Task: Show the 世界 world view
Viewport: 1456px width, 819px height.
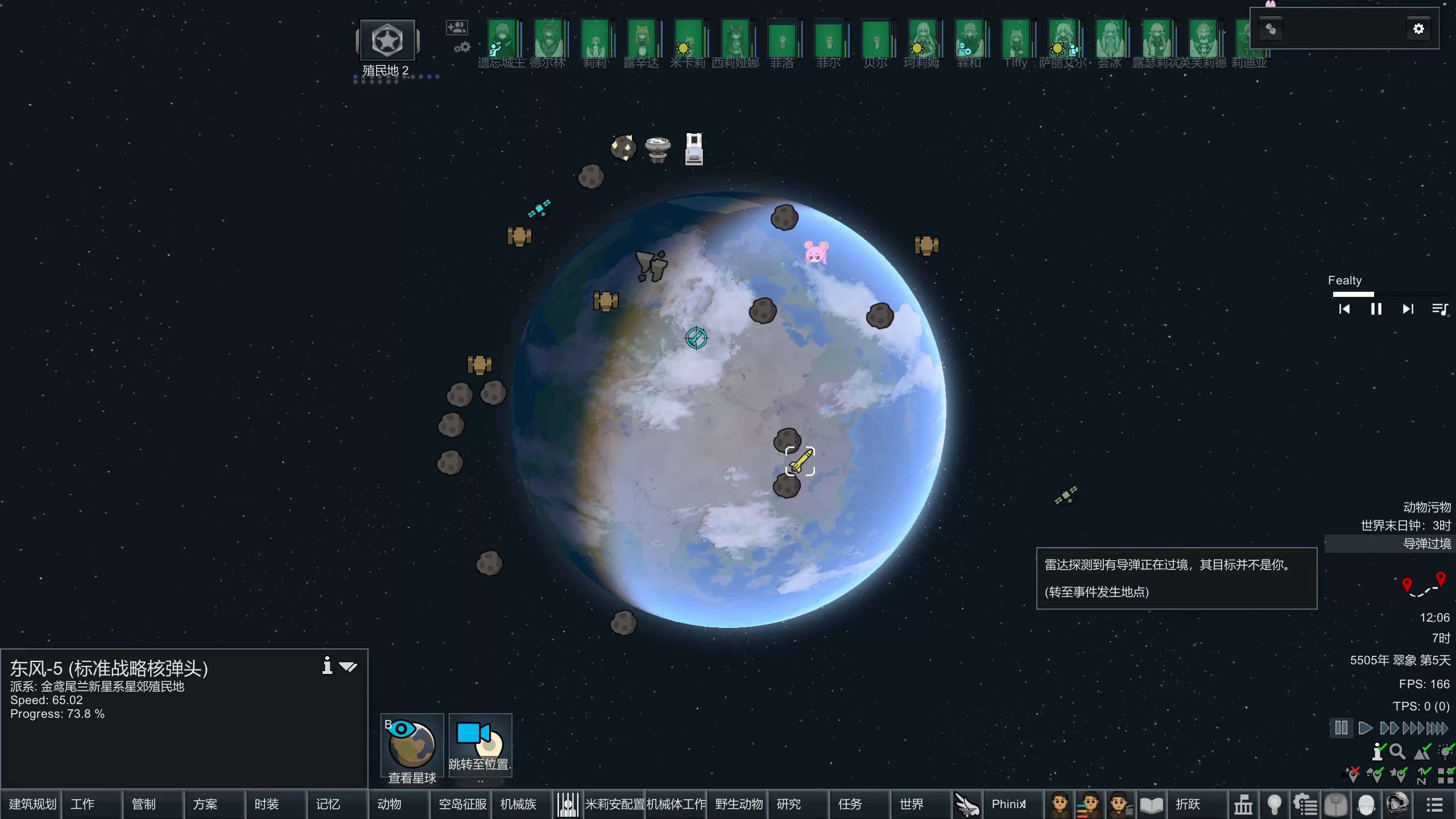Action: tap(912, 804)
